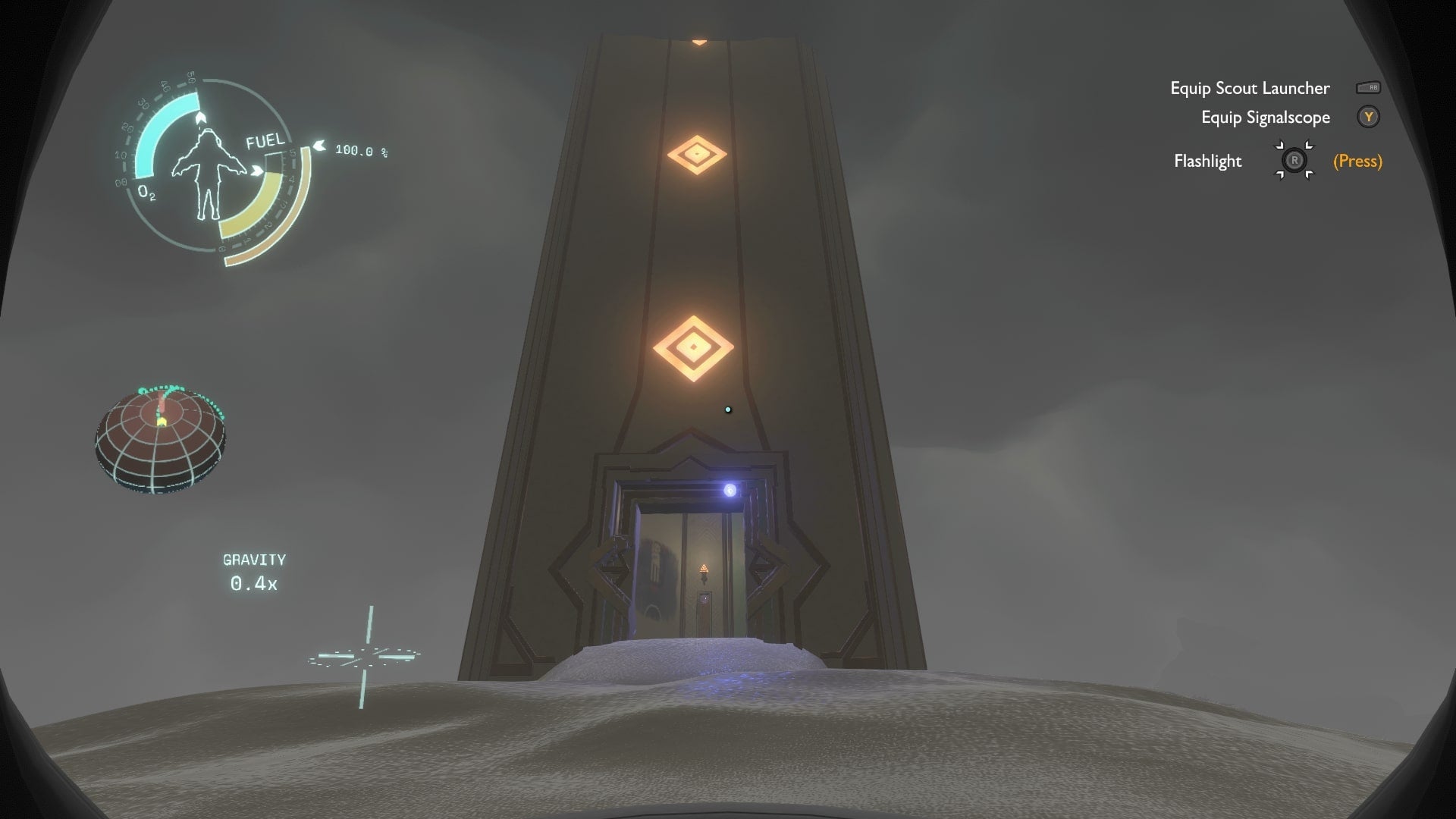Image resolution: width=1456 pixels, height=819 pixels.
Task: Toggle the Flashlight using the (Press) prompt
Action: (1357, 161)
